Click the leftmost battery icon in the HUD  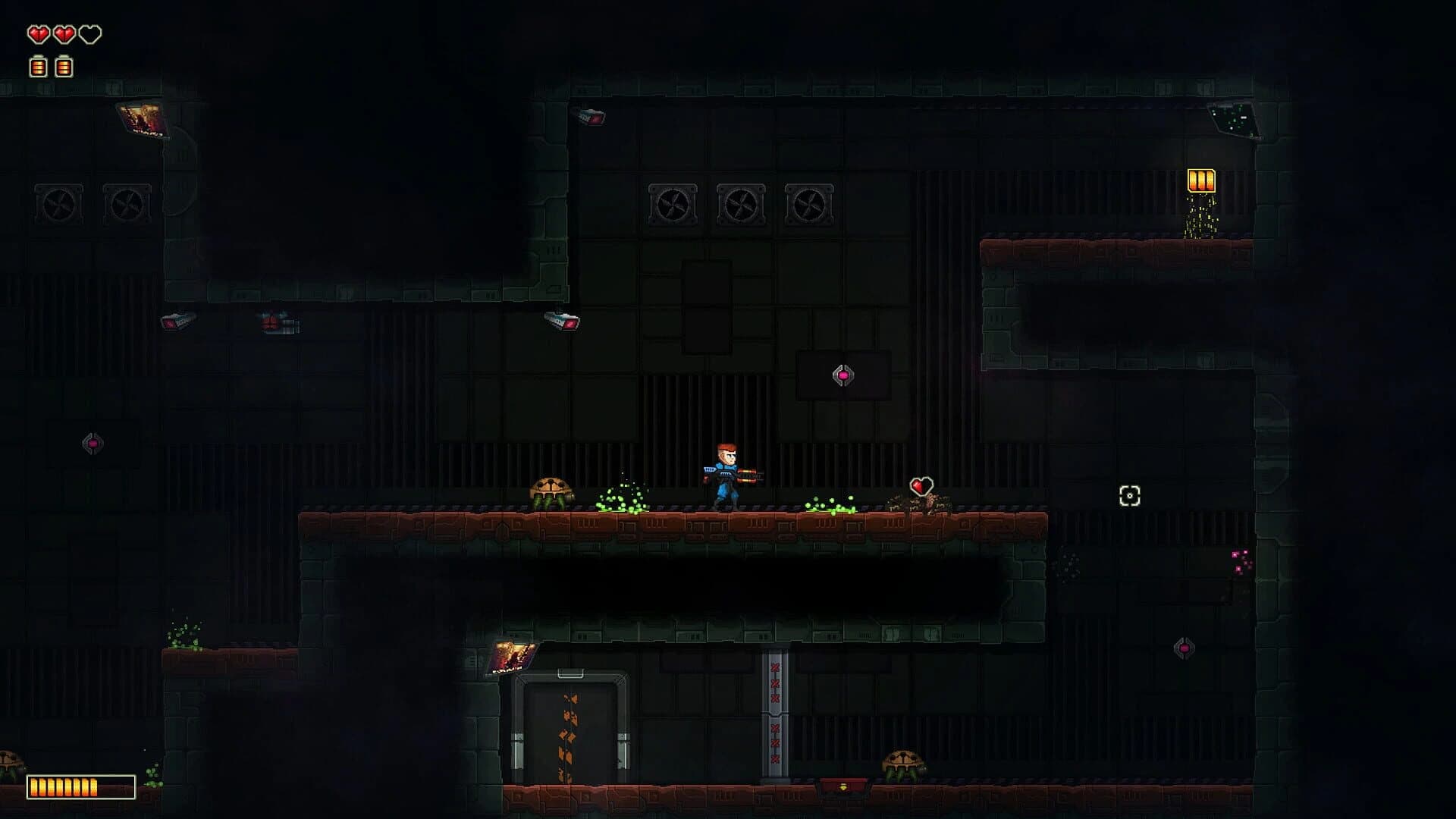38,67
